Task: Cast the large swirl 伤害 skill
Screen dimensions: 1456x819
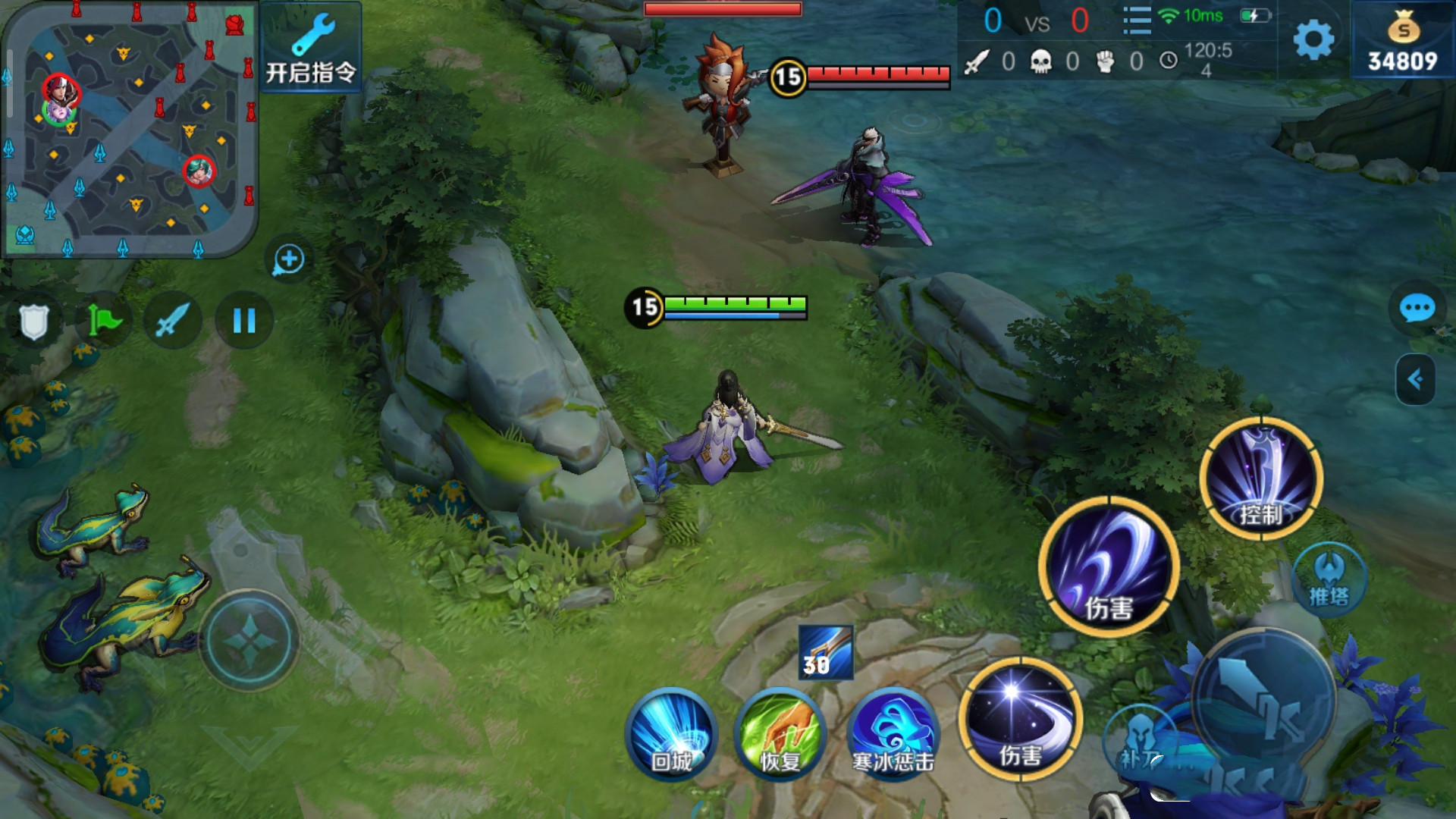Action: 1109,567
